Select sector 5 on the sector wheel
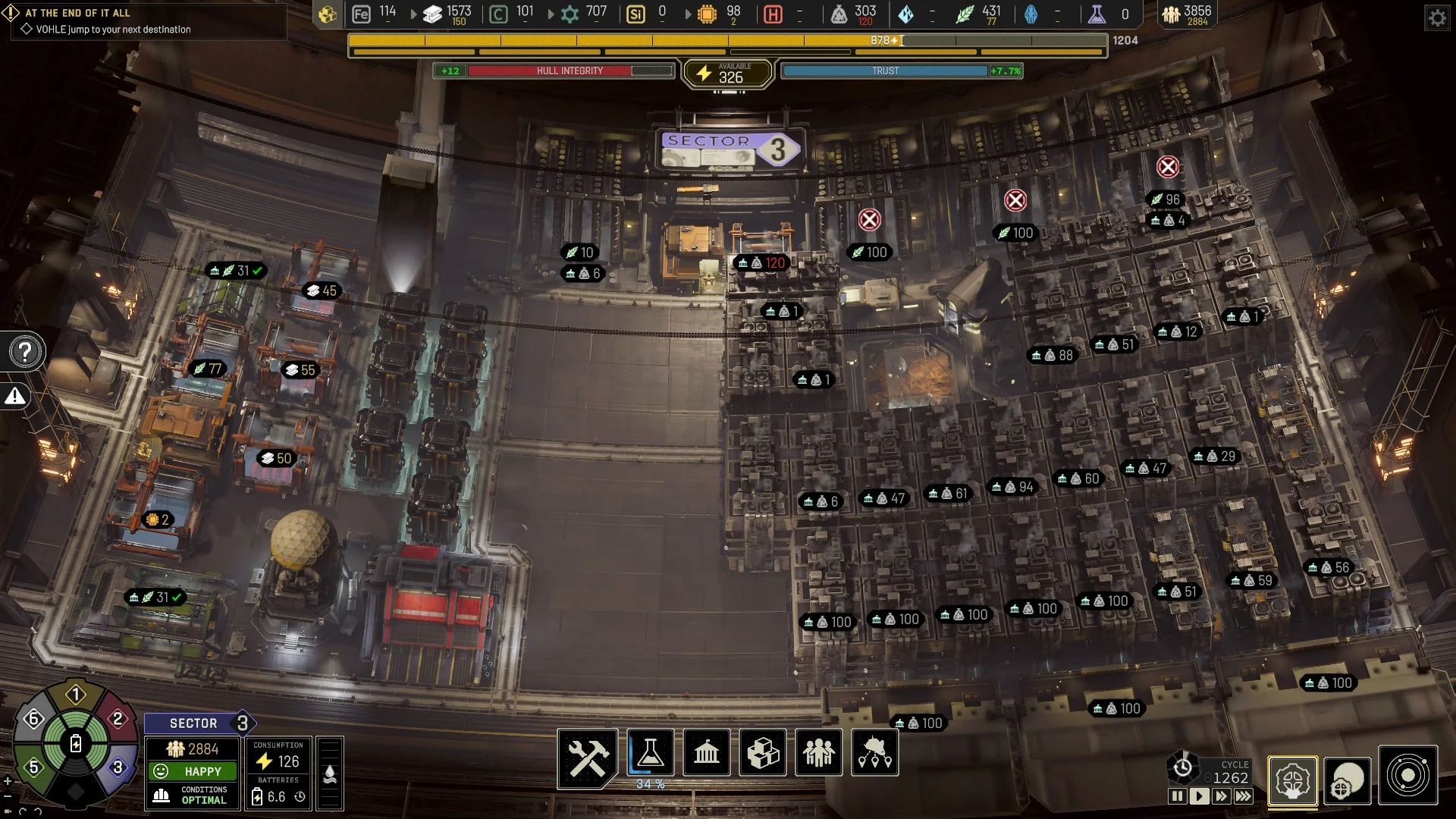The image size is (1456, 819). (33, 767)
